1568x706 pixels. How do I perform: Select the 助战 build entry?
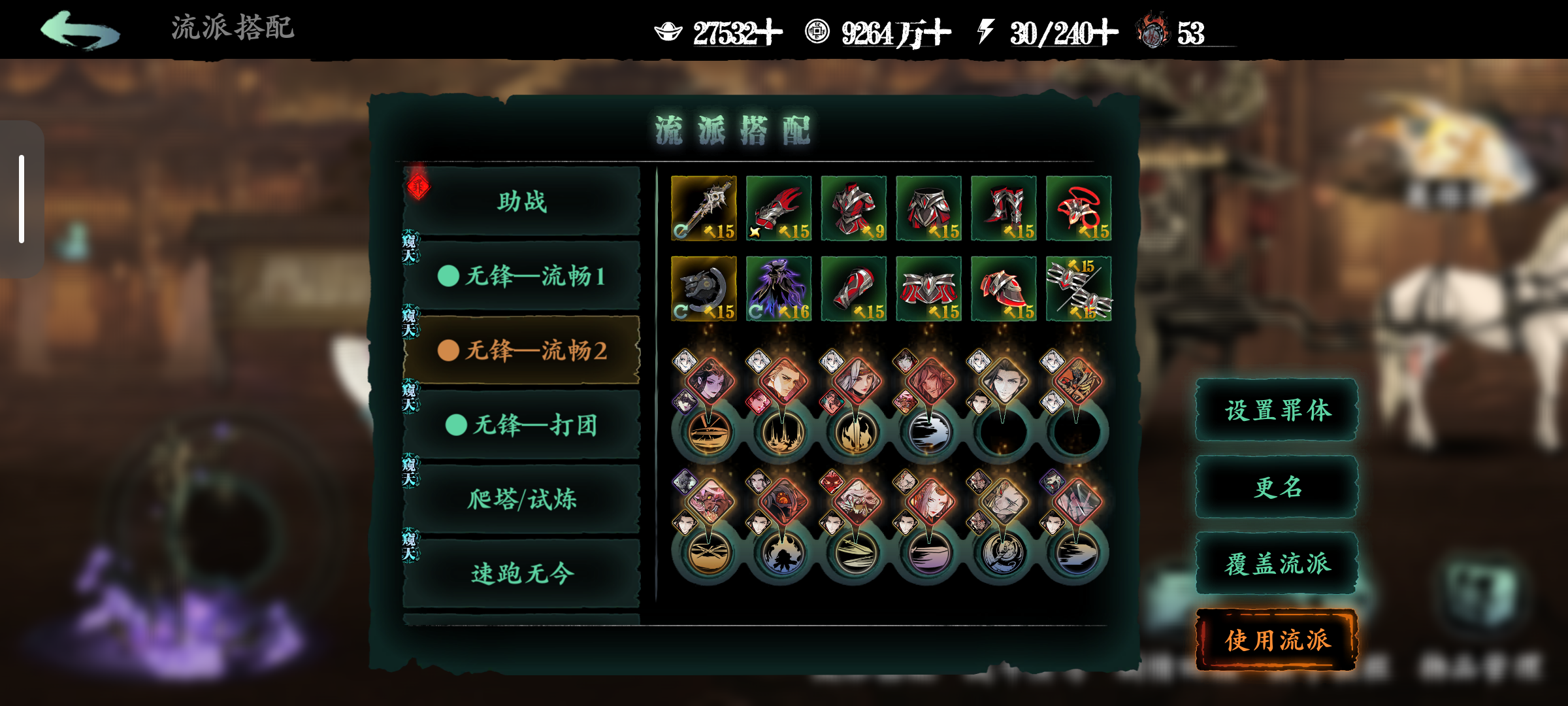tap(521, 201)
